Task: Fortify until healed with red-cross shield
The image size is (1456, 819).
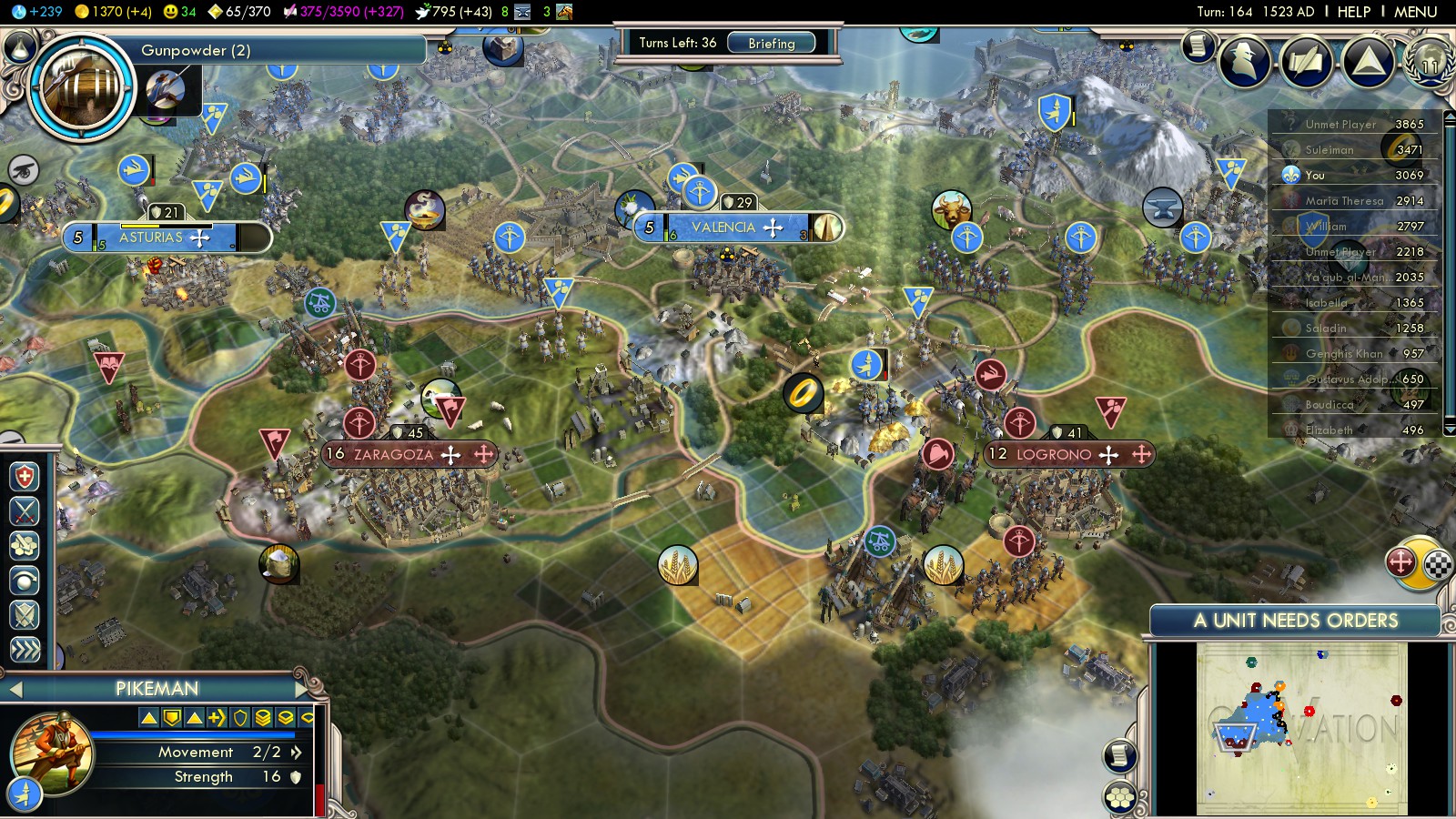Action: 25,477
